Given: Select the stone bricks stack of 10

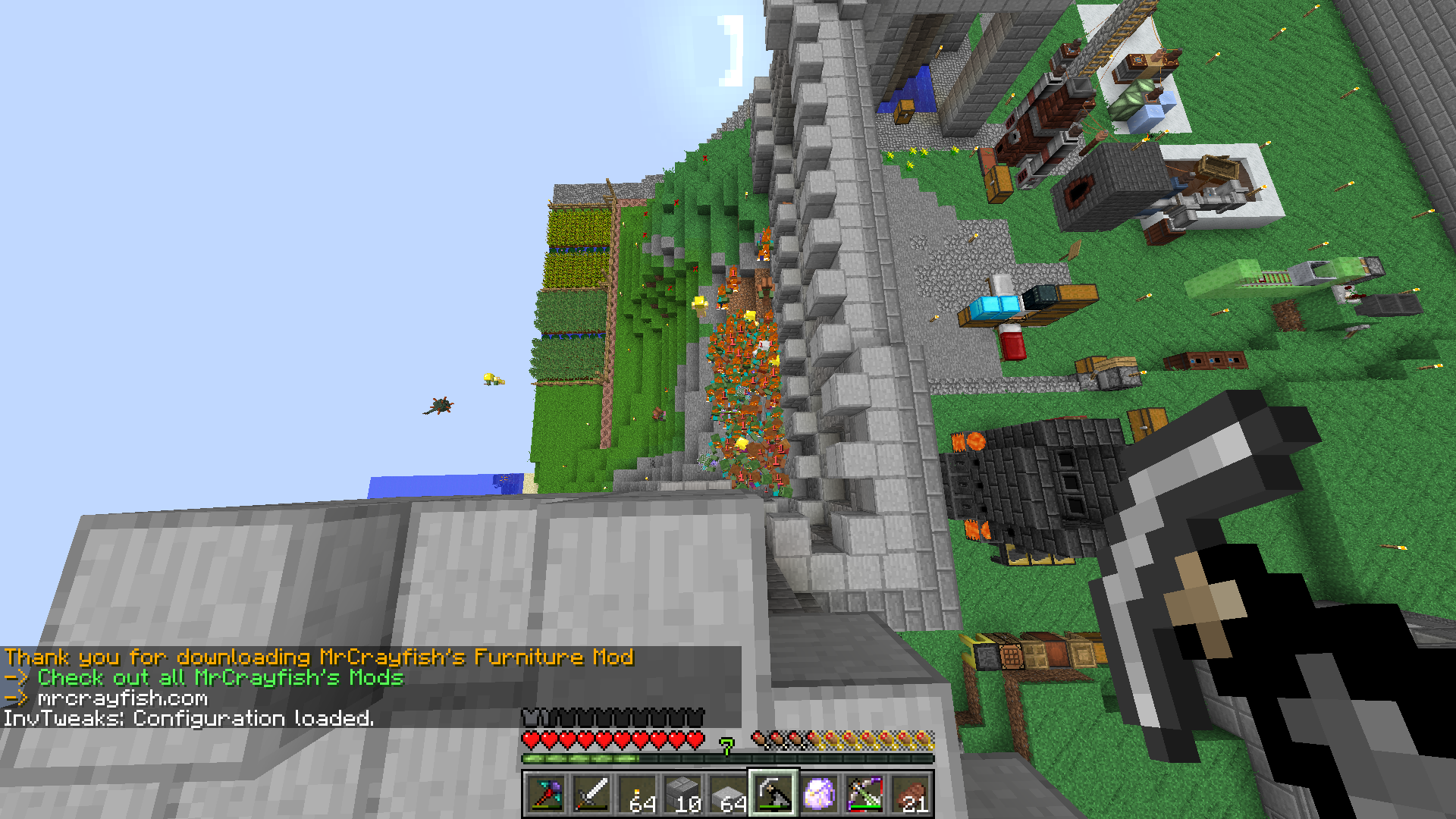Looking at the screenshot, I should pyautogui.click(x=682, y=794).
